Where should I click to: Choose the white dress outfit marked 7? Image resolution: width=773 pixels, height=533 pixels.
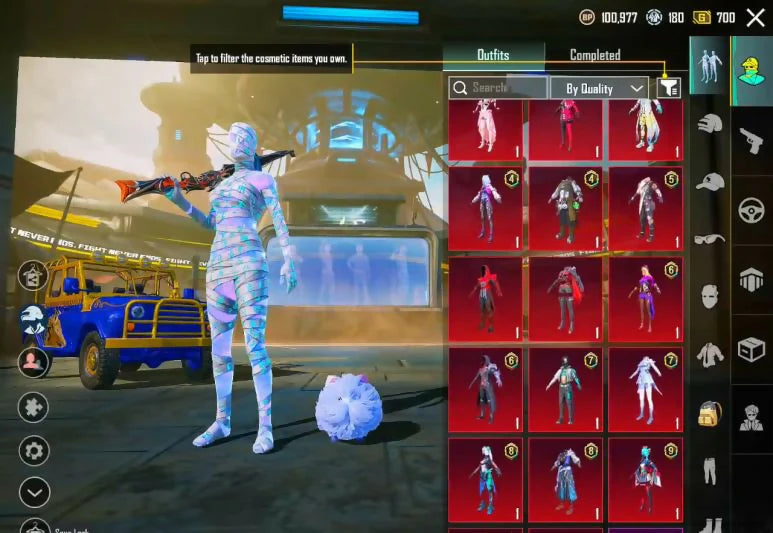pos(645,388)
